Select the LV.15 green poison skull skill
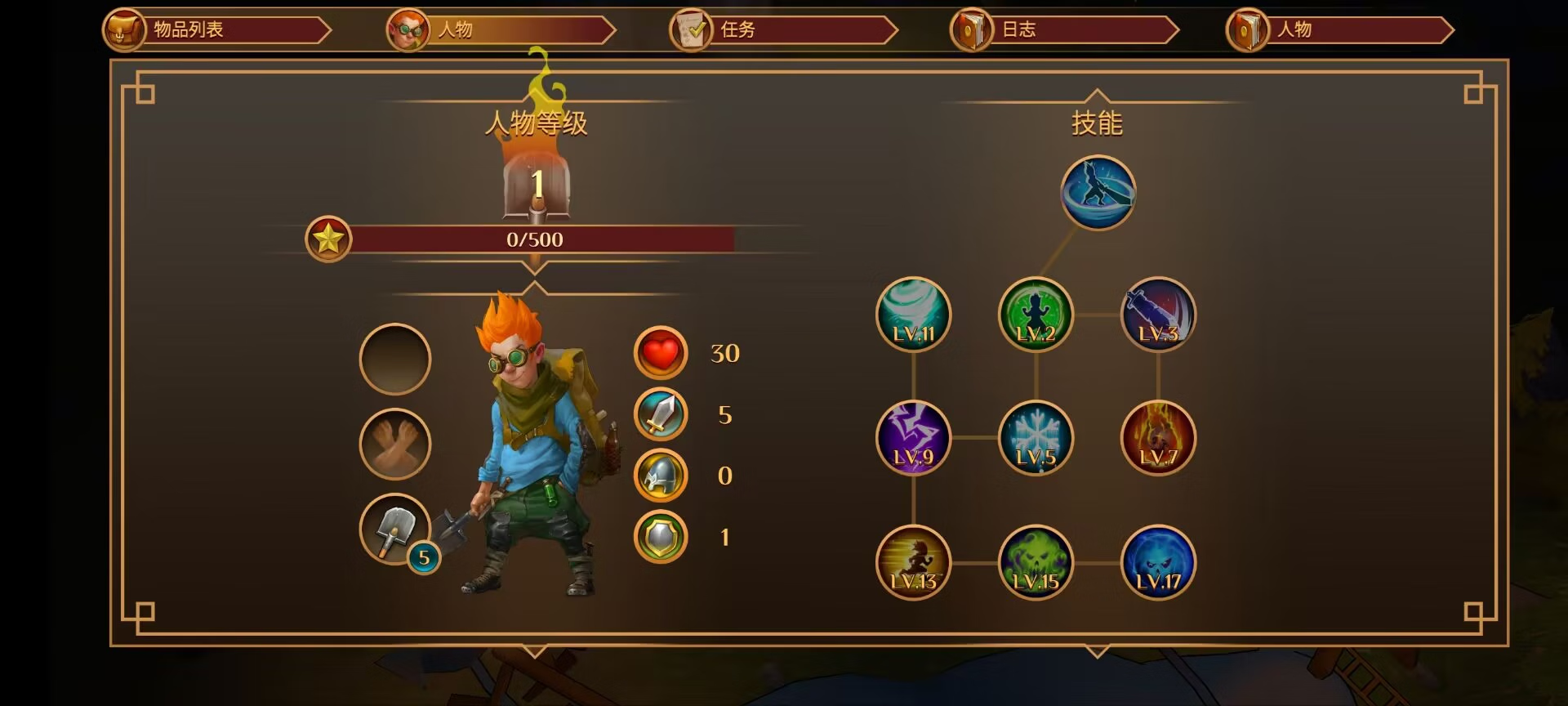1568x706 pixels. point(1036,562)
